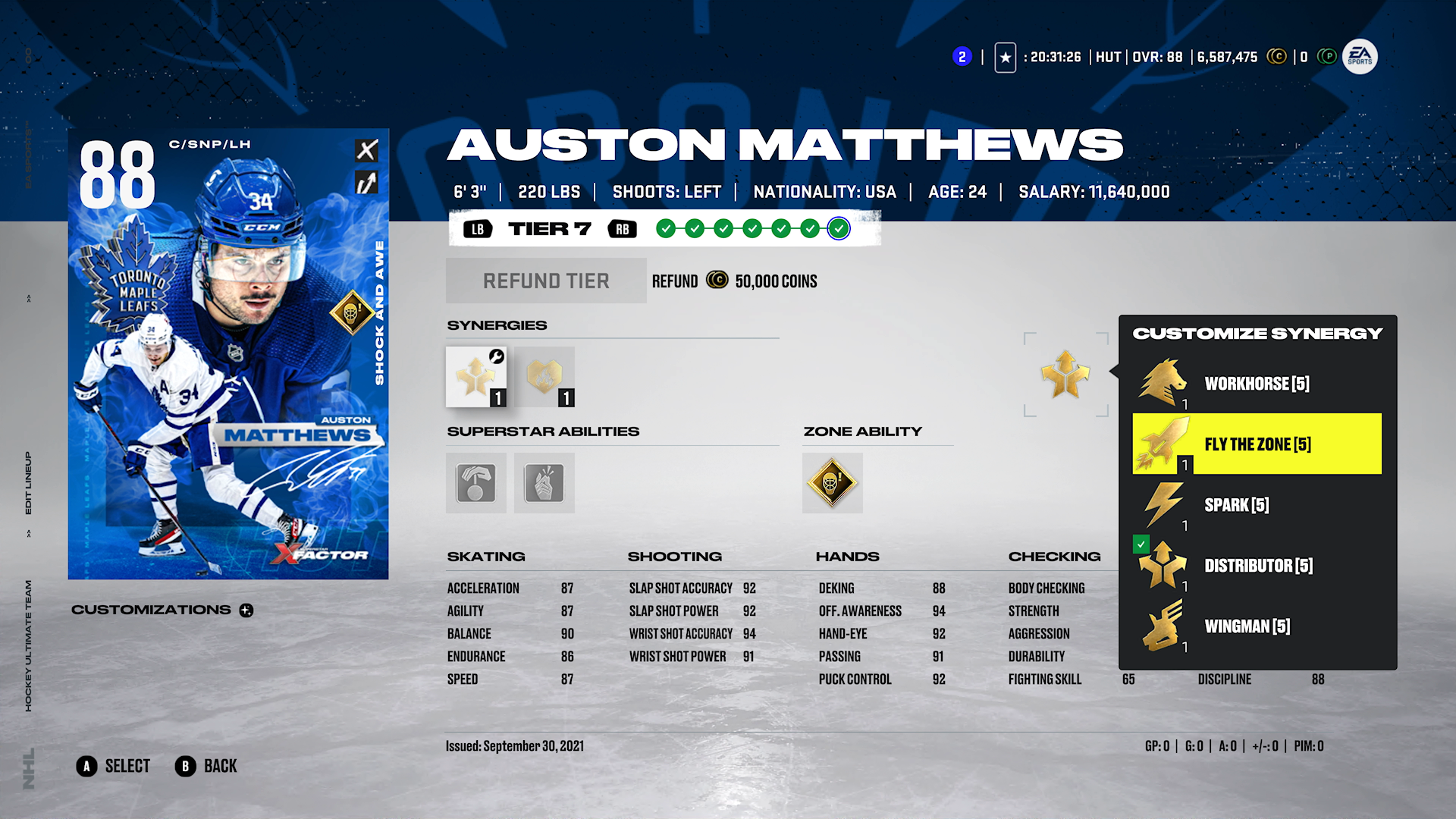
Task: Select the first tier progress checkmark
Action: [x=667, y=228]
